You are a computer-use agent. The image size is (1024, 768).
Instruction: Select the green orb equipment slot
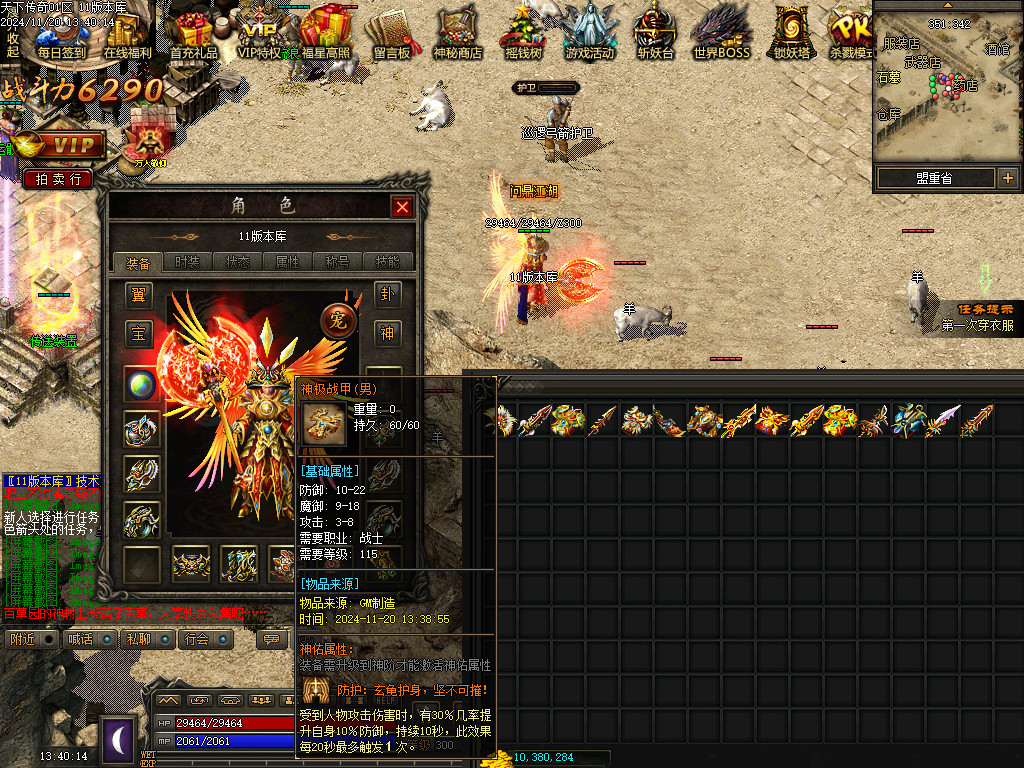[x=141, y=385]
